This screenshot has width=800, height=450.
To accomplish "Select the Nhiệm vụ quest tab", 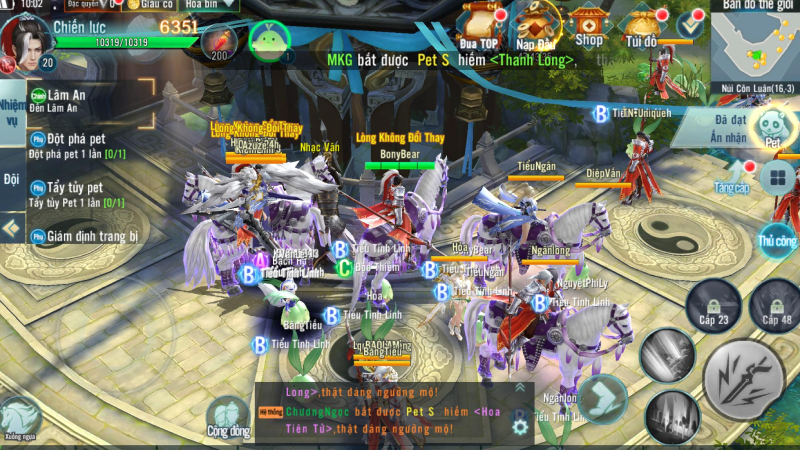I will click(x=12, y=112).
